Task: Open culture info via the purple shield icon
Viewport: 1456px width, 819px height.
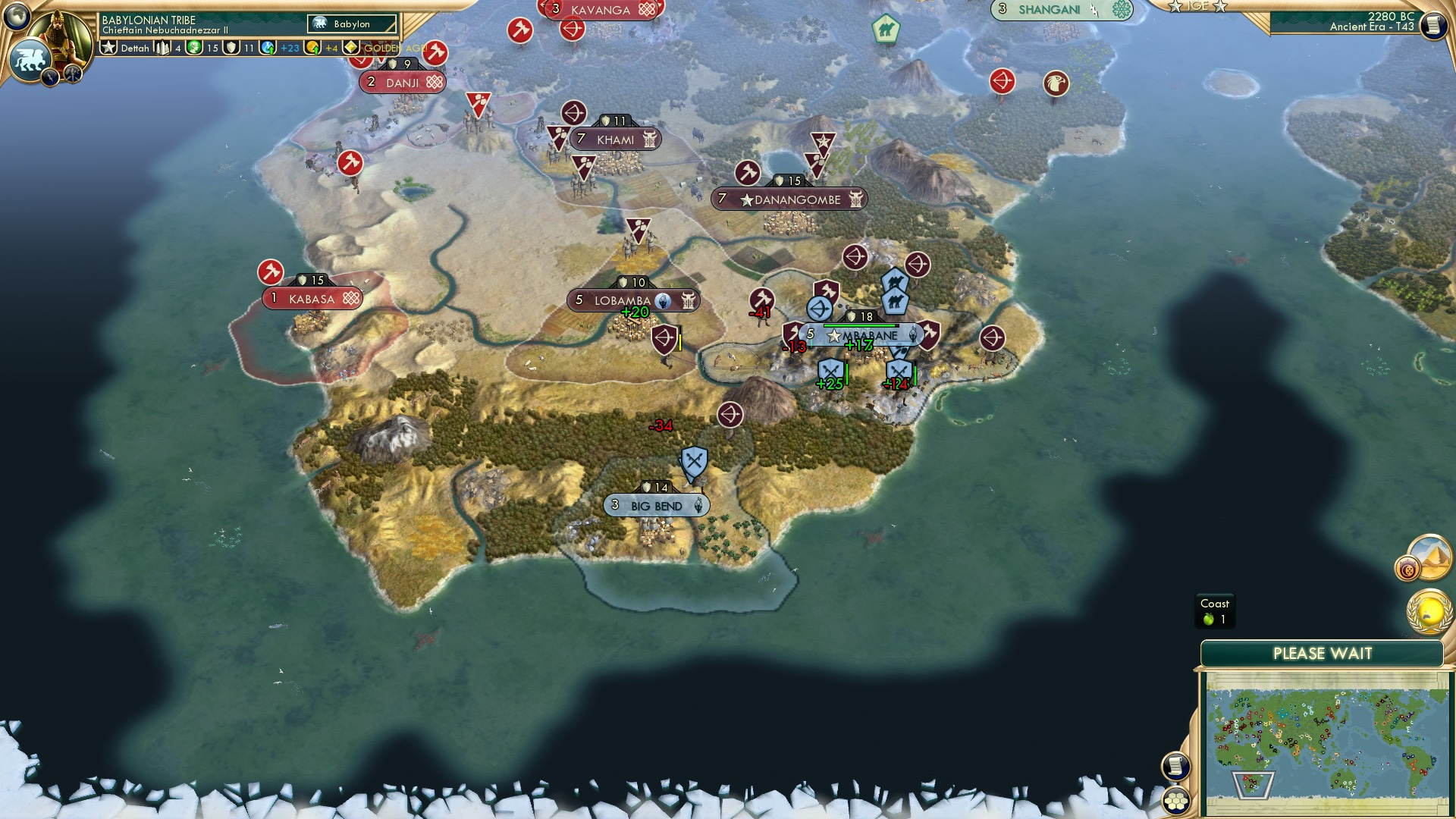Action: (231, 48)
